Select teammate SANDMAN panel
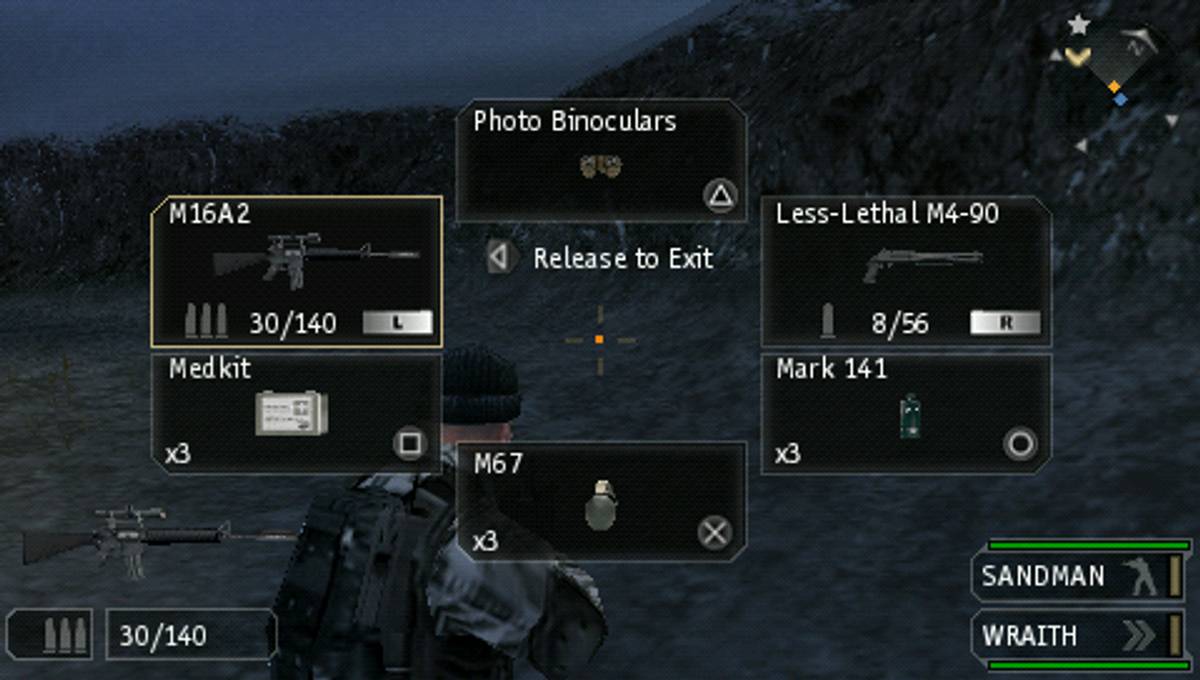Viewport: 1200px width, 680px height. 1078,576
